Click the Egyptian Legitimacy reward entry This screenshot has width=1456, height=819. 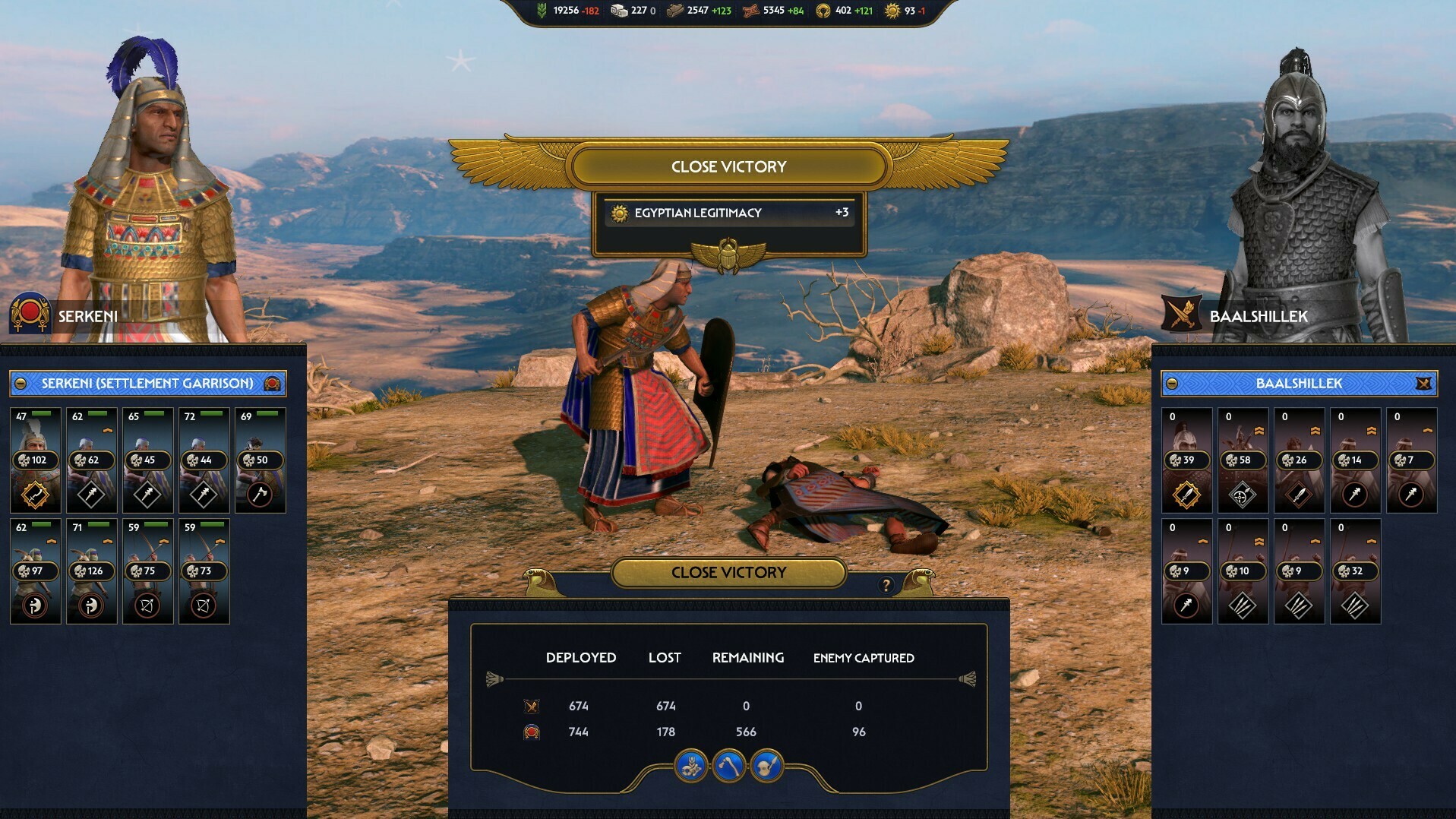[729, 213]
